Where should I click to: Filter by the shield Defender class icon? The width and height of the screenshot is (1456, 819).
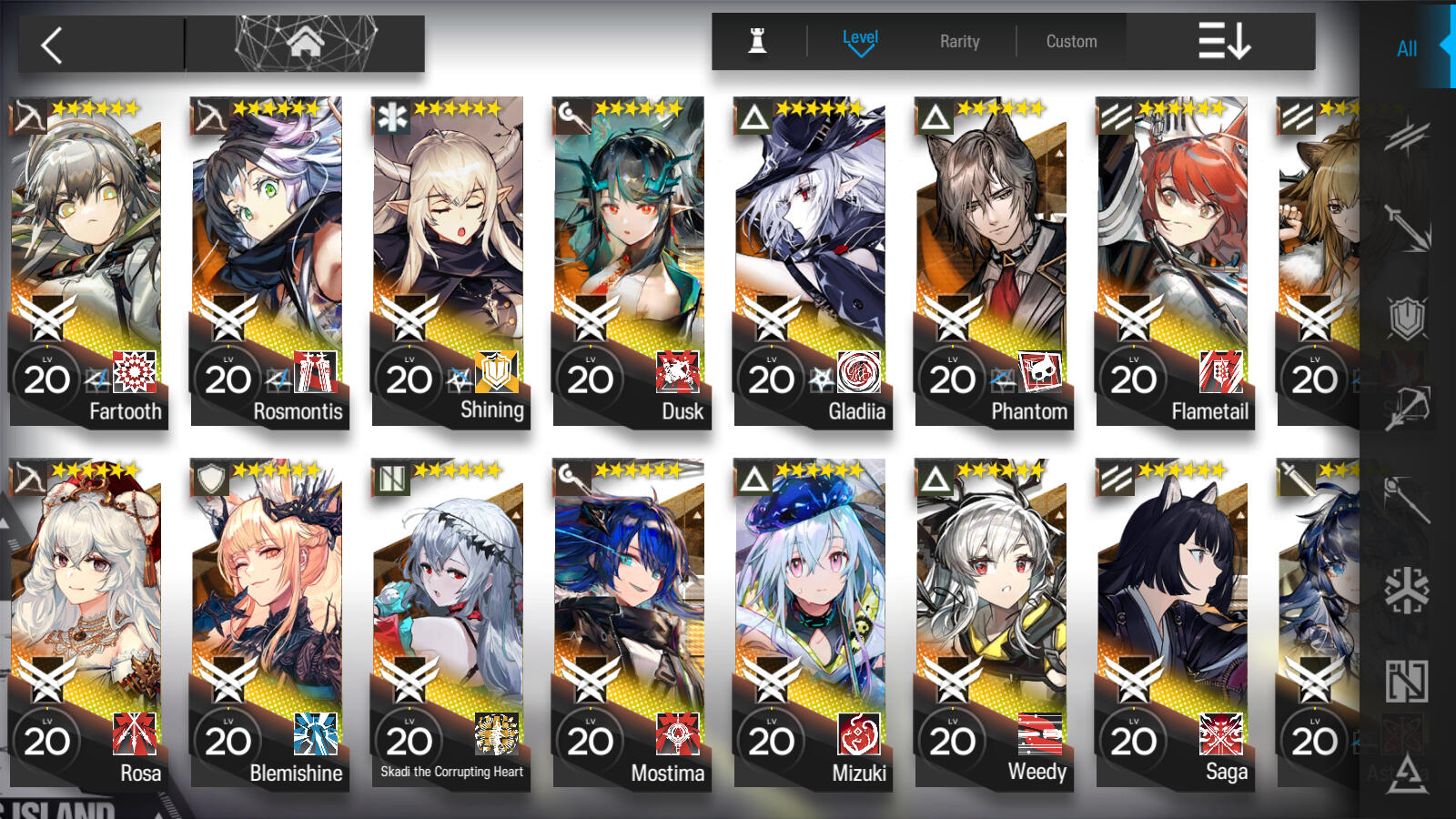click(x=1406, y=318)
